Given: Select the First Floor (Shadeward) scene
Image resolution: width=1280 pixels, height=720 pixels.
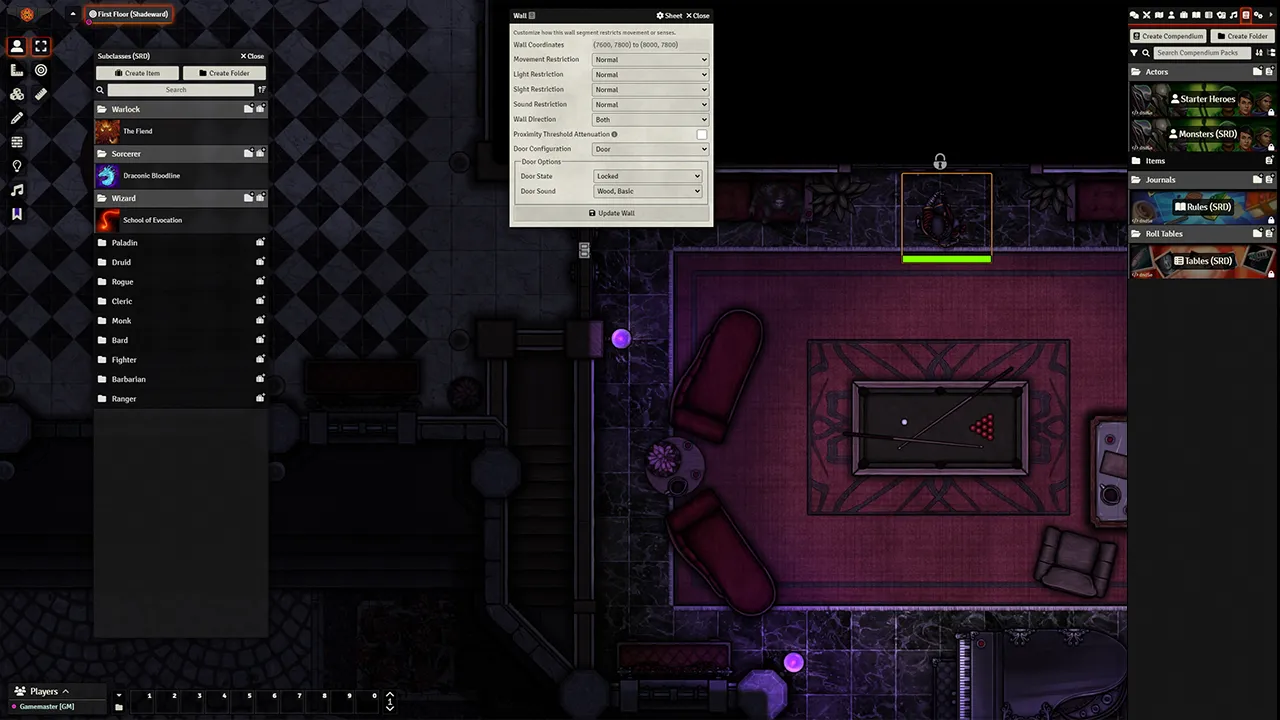Looking at the screenshot, I should (129, 14).
